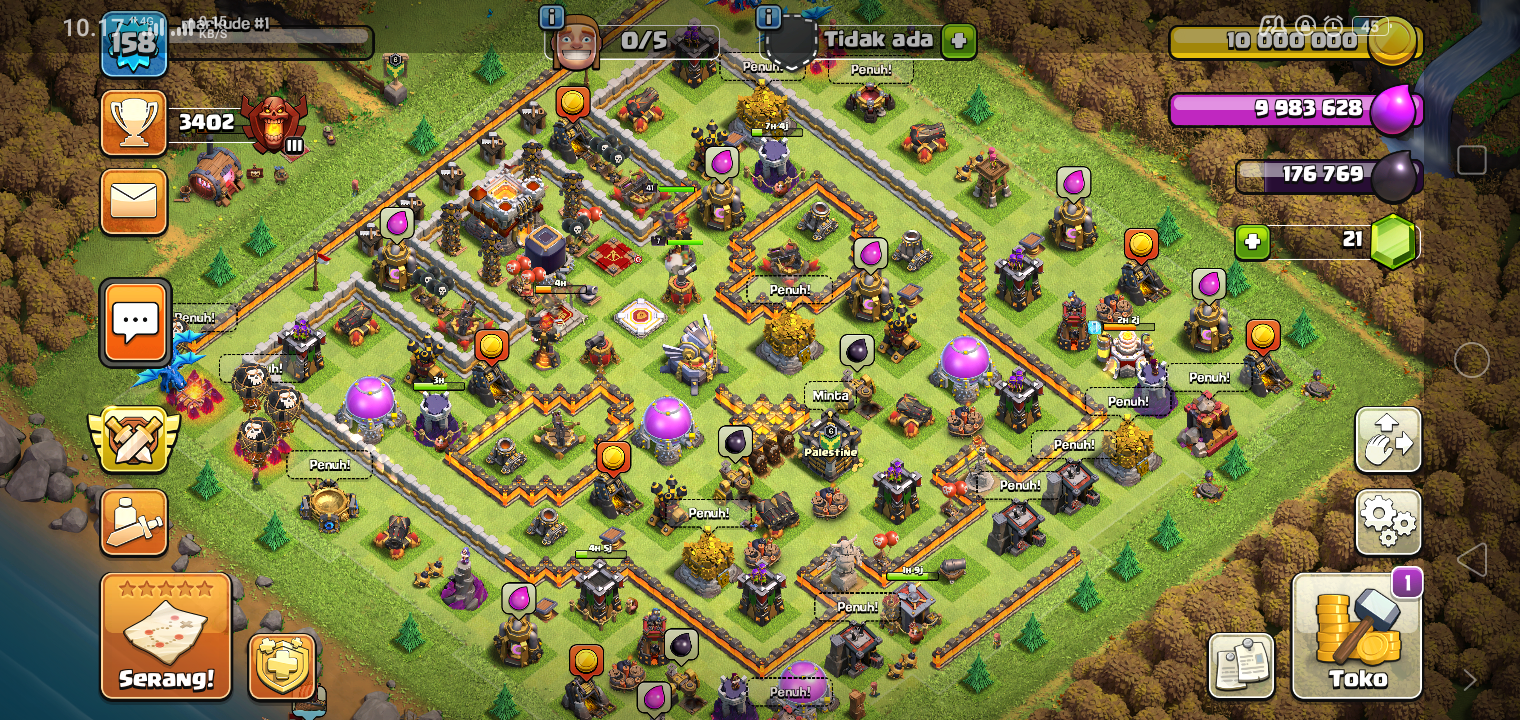Tap the Android home circle button
This screenshot has width=1520, height=720.
pyautogui.click(x=1471, y=360)
